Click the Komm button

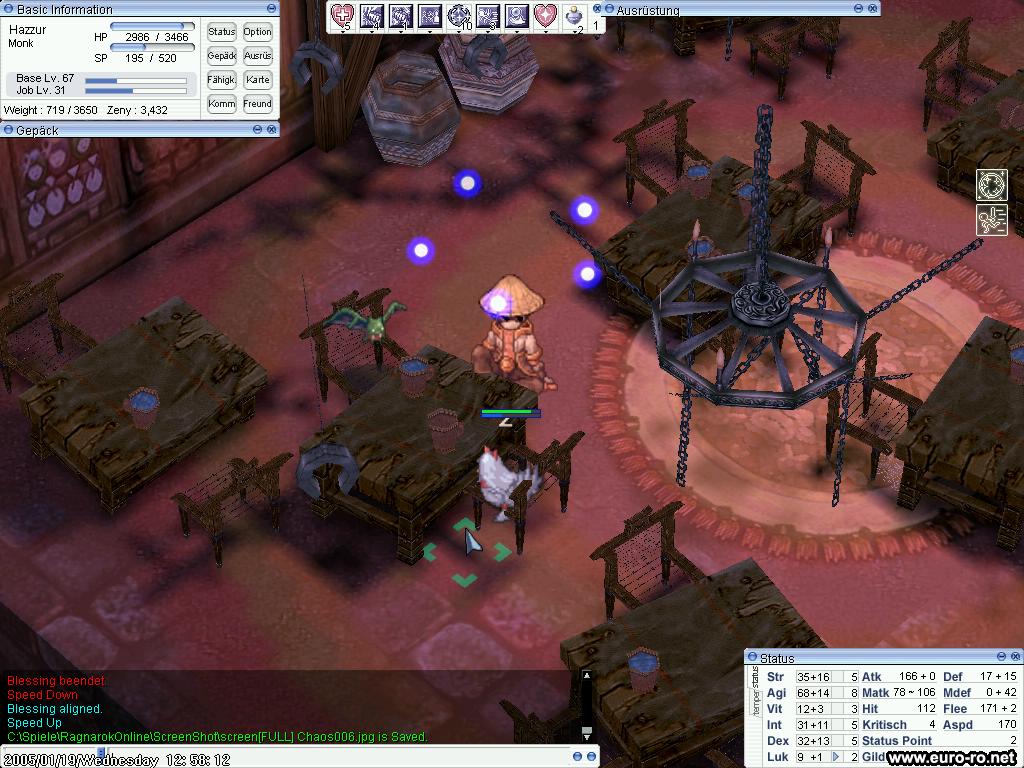222,104
